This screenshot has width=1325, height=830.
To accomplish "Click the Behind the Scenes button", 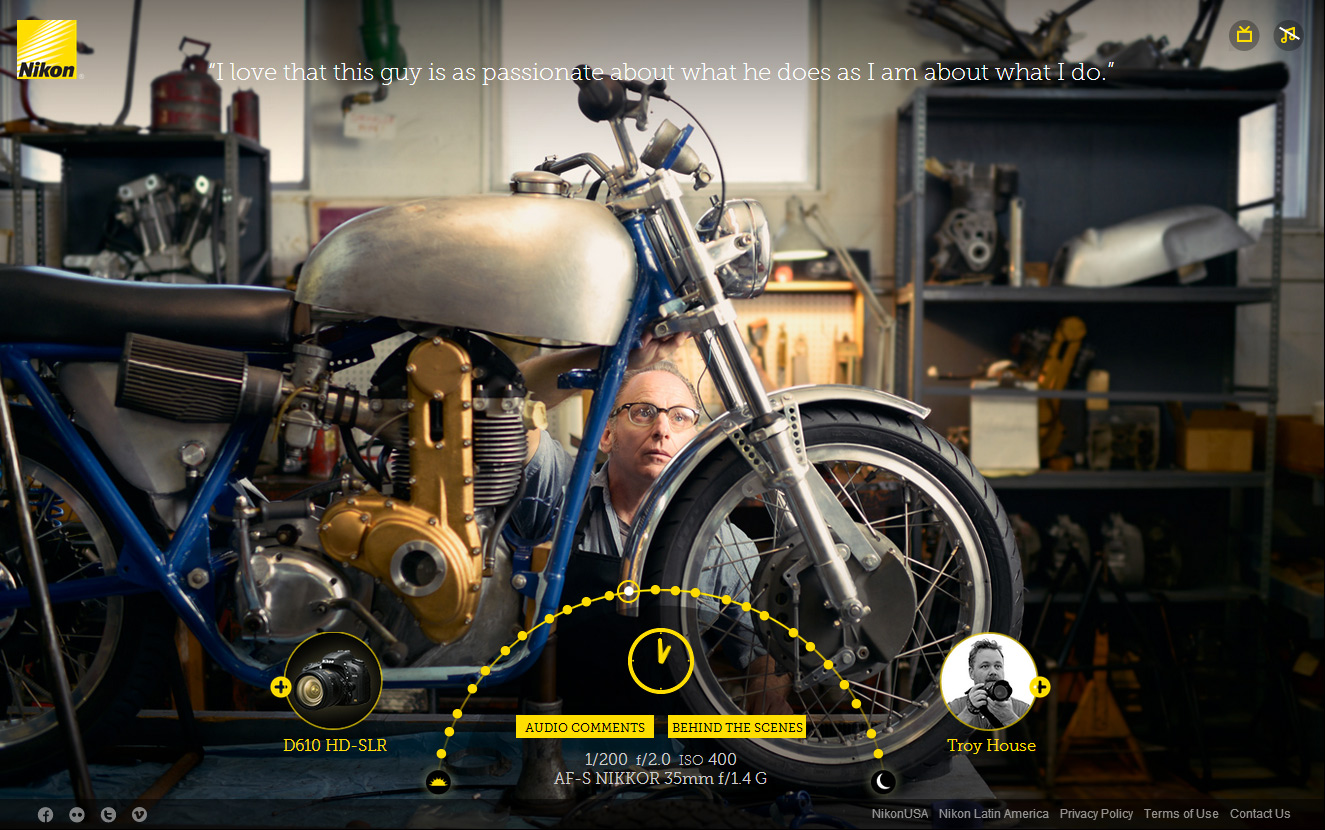I will coord(737,727).
